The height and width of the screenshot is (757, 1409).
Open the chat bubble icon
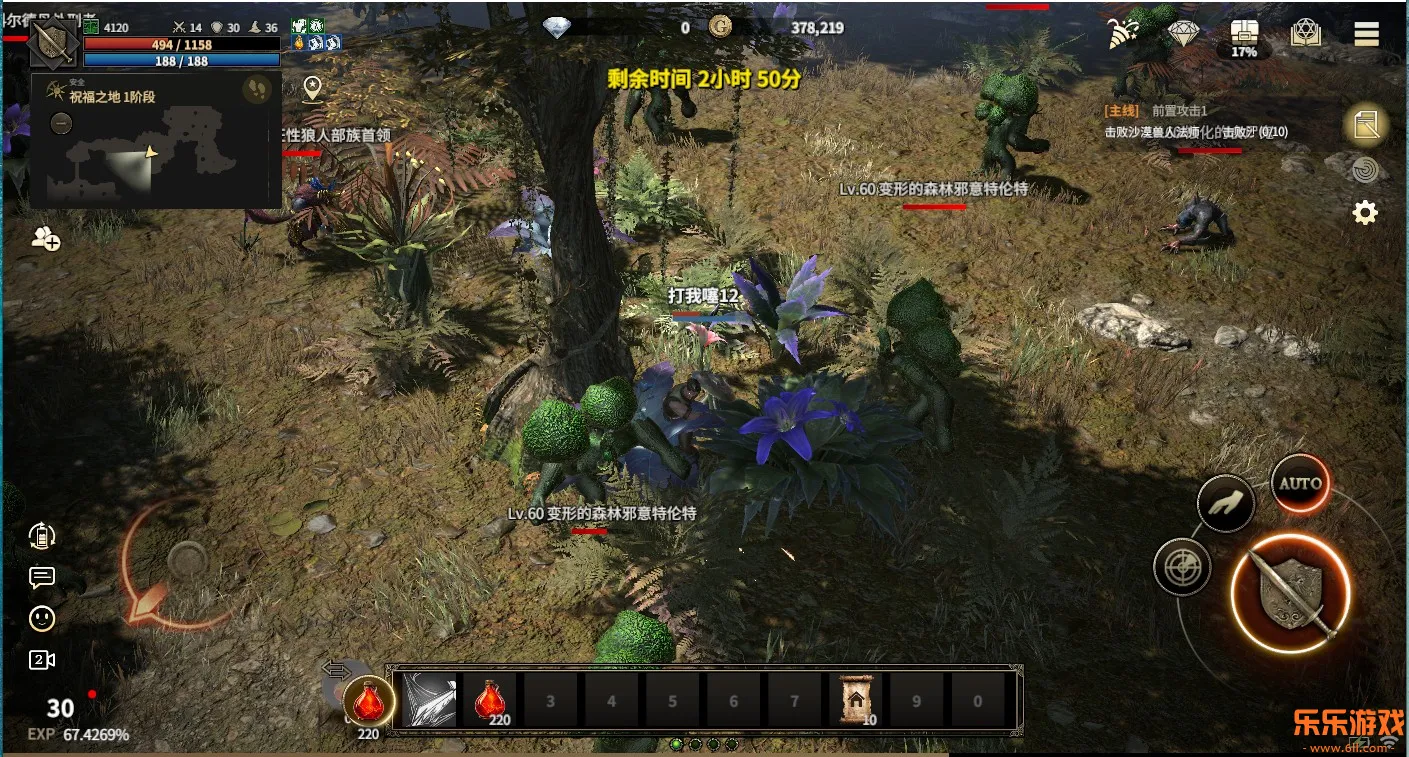click(x=42, y=577)
